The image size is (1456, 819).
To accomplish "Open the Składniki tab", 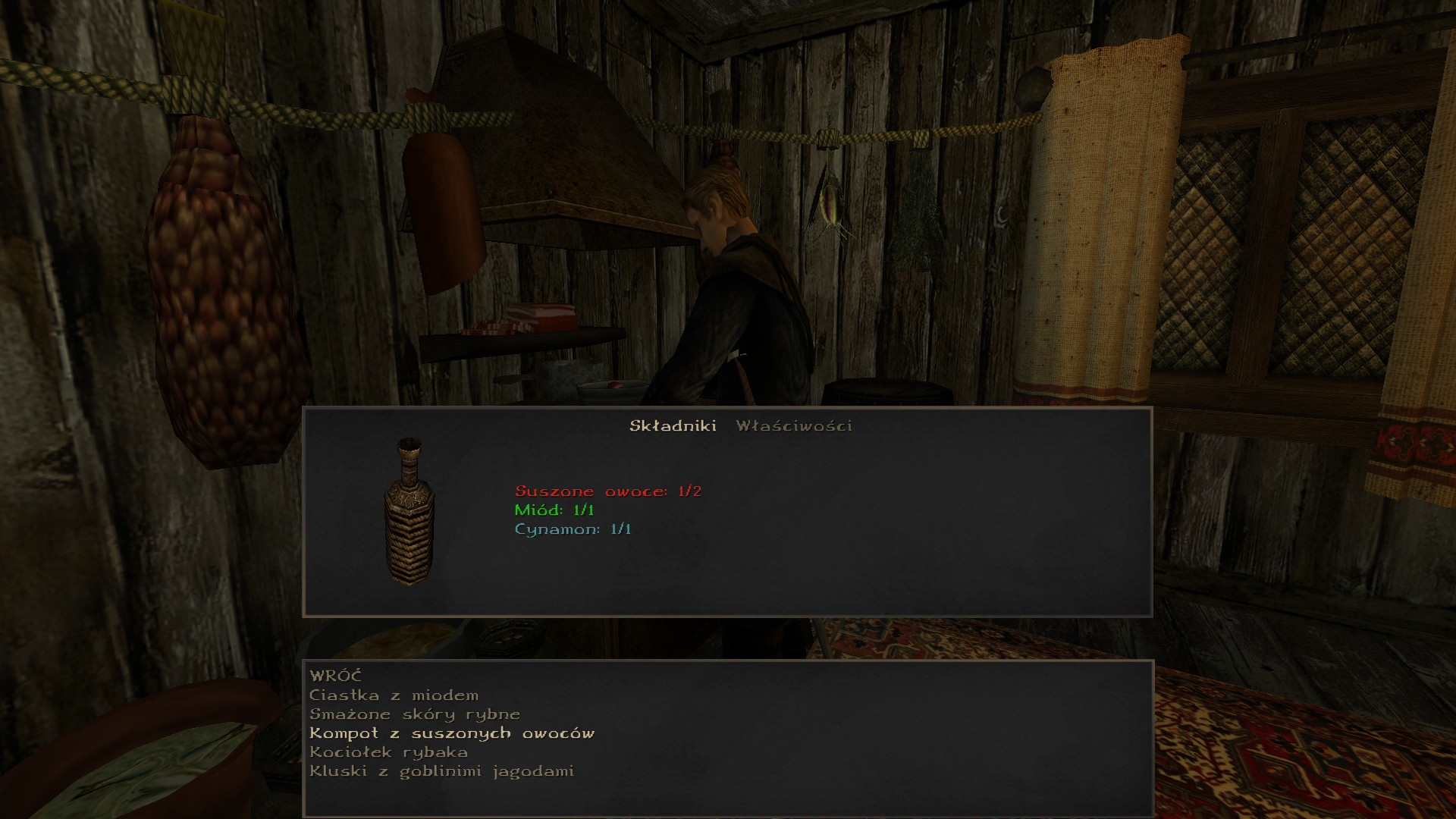I will click(x=673, y=426).
